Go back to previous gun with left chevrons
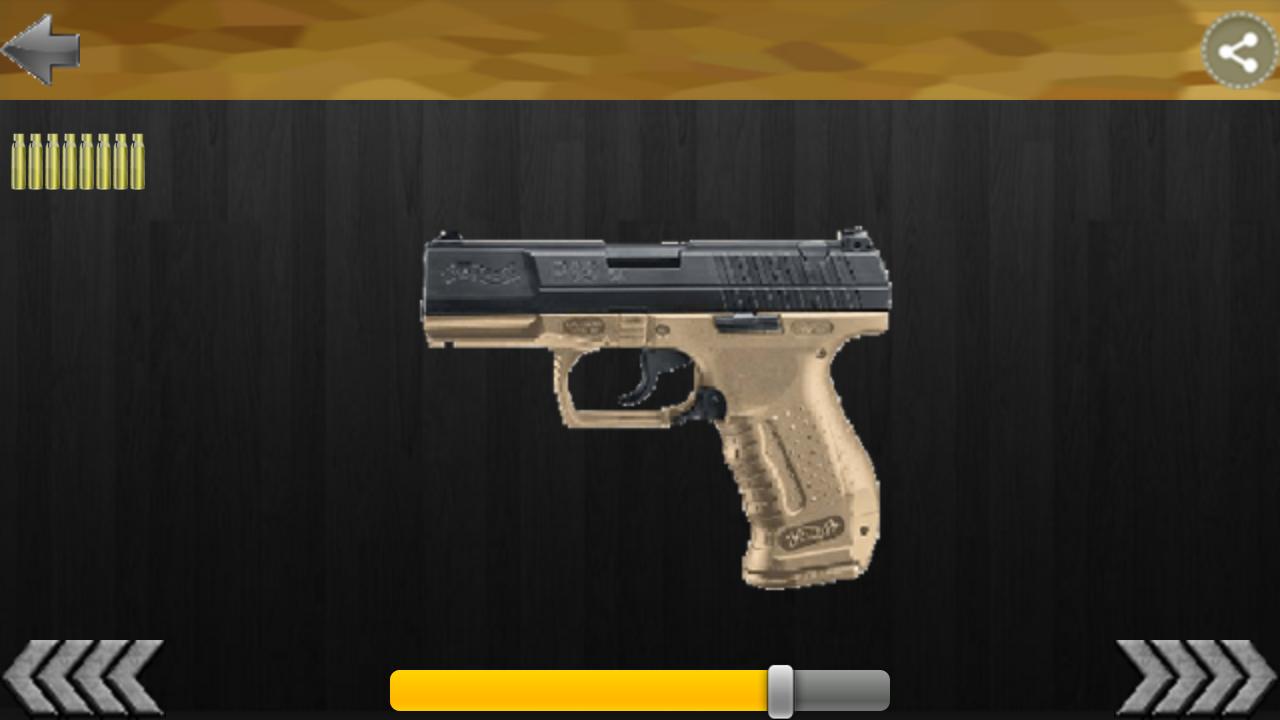The width and height of the screenshot is (1280, 720). [85, 678]
